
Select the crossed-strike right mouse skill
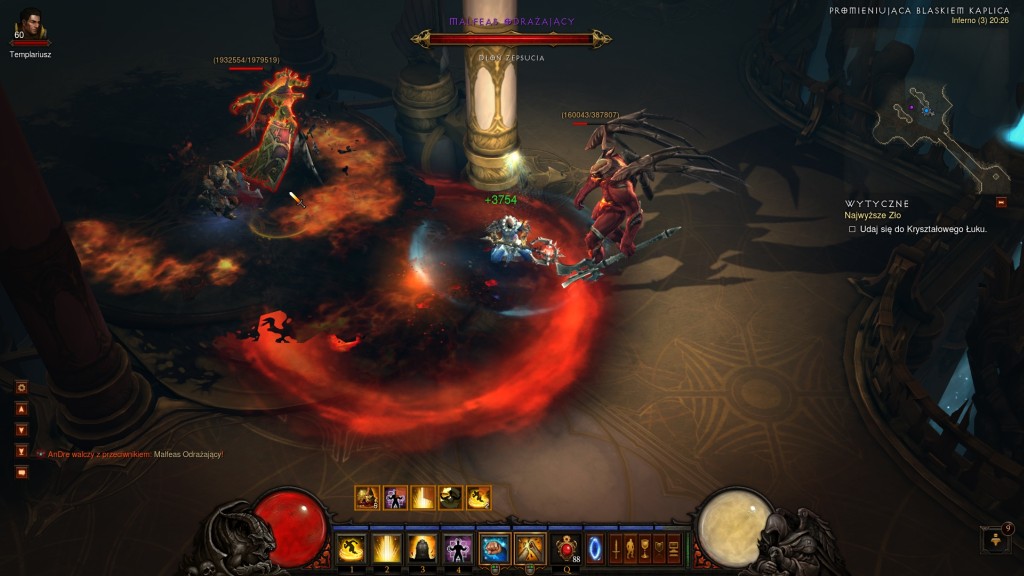click(x=529, y=548)
